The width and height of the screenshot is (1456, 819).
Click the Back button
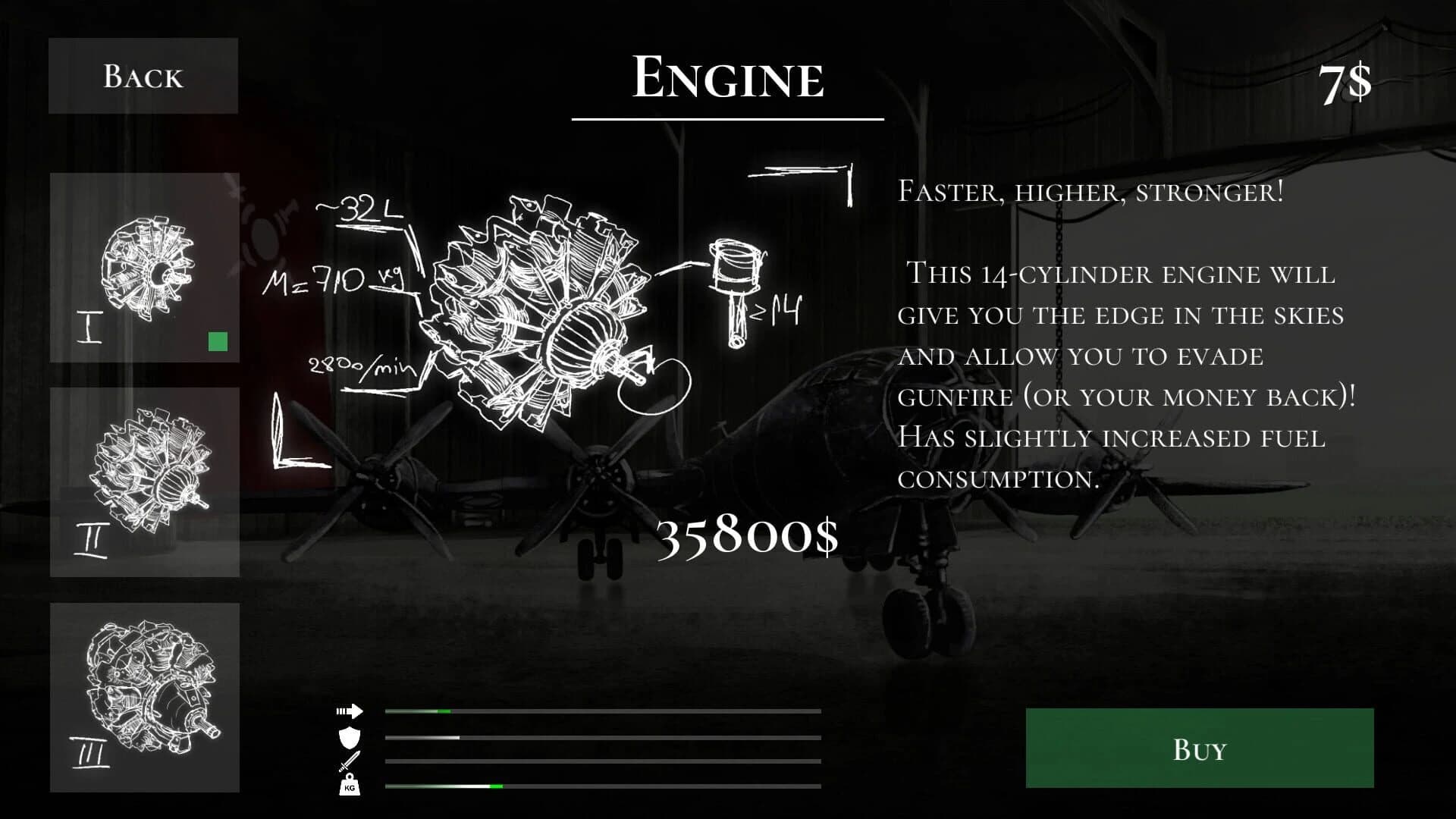143,75
